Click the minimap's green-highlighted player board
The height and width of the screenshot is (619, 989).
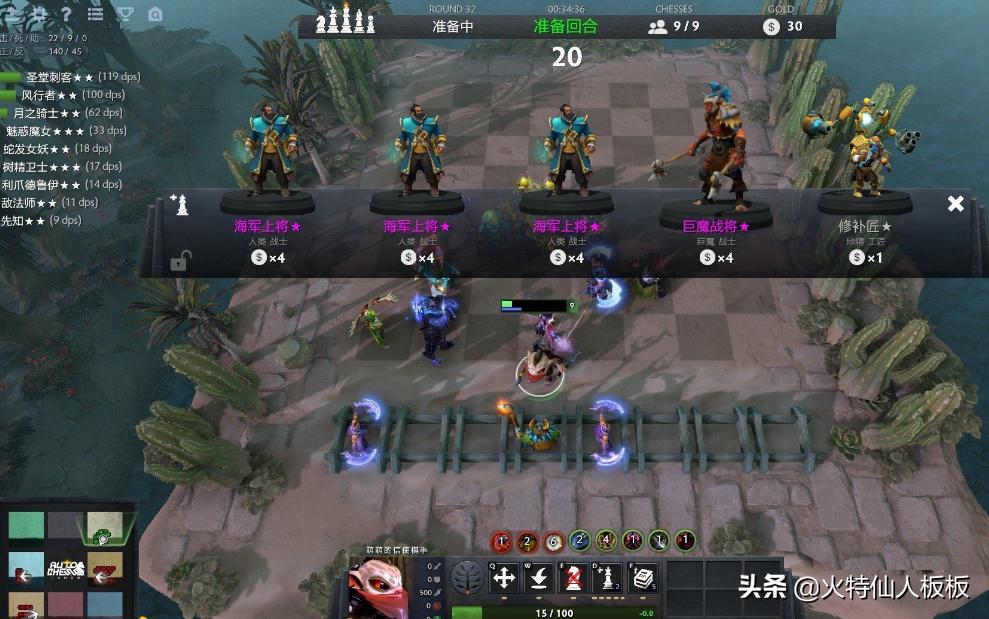tap(104, 526)
